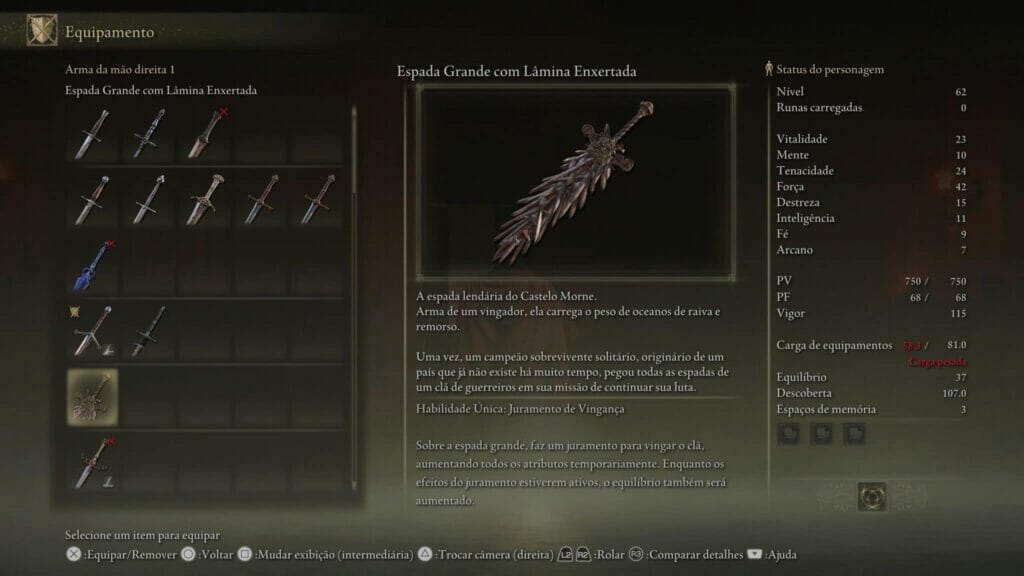Select the broad sword with the golden hilt
Viewport: 1024px width, 576px height.
coord(205,199)
